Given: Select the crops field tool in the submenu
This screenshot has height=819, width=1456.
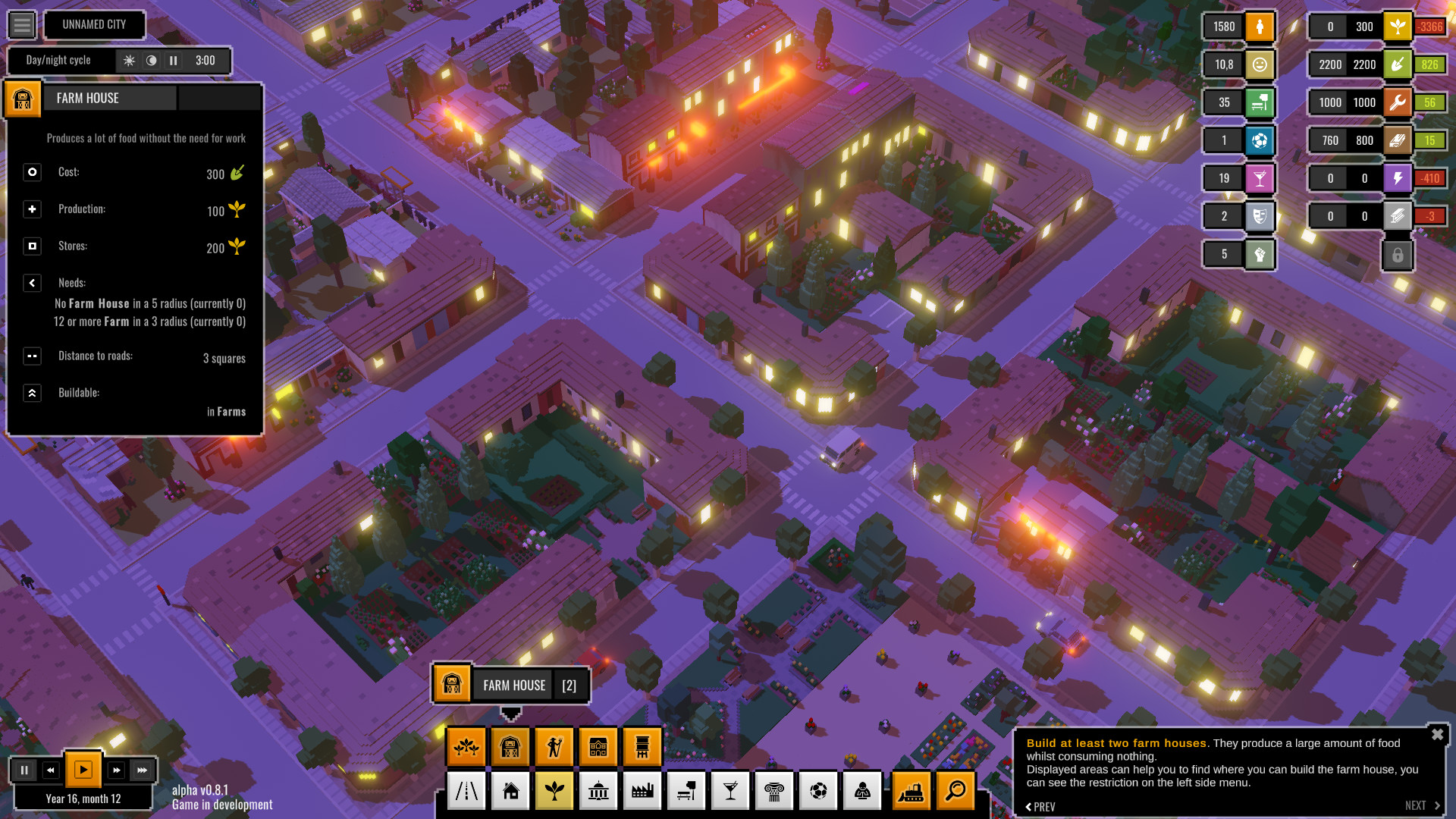Looking at the screenshot, I should click(467, 746).
